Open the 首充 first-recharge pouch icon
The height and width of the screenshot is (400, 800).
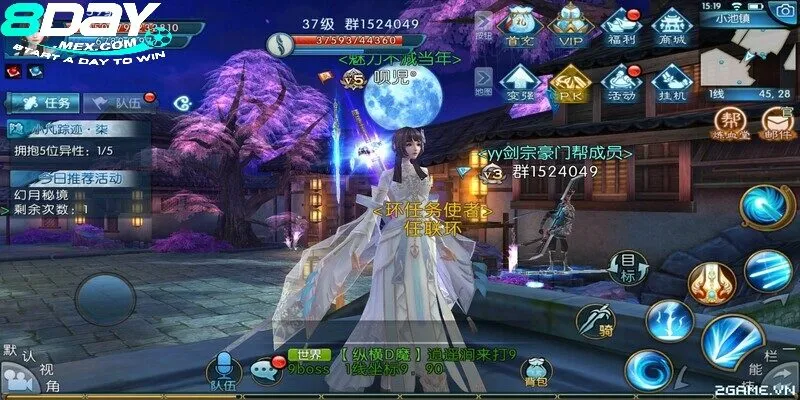[x=519, y=25]
